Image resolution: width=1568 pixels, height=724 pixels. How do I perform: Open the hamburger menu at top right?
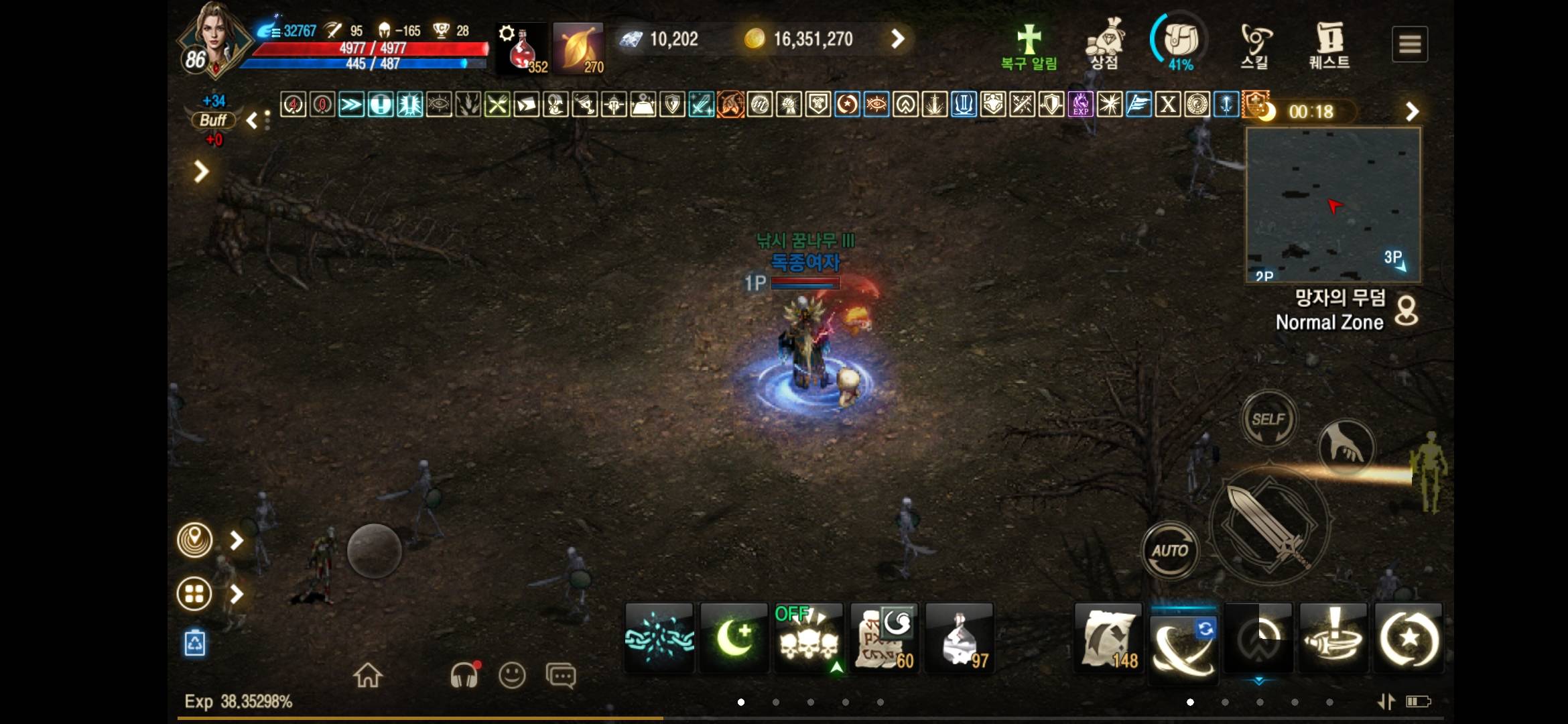[1411, 42]
